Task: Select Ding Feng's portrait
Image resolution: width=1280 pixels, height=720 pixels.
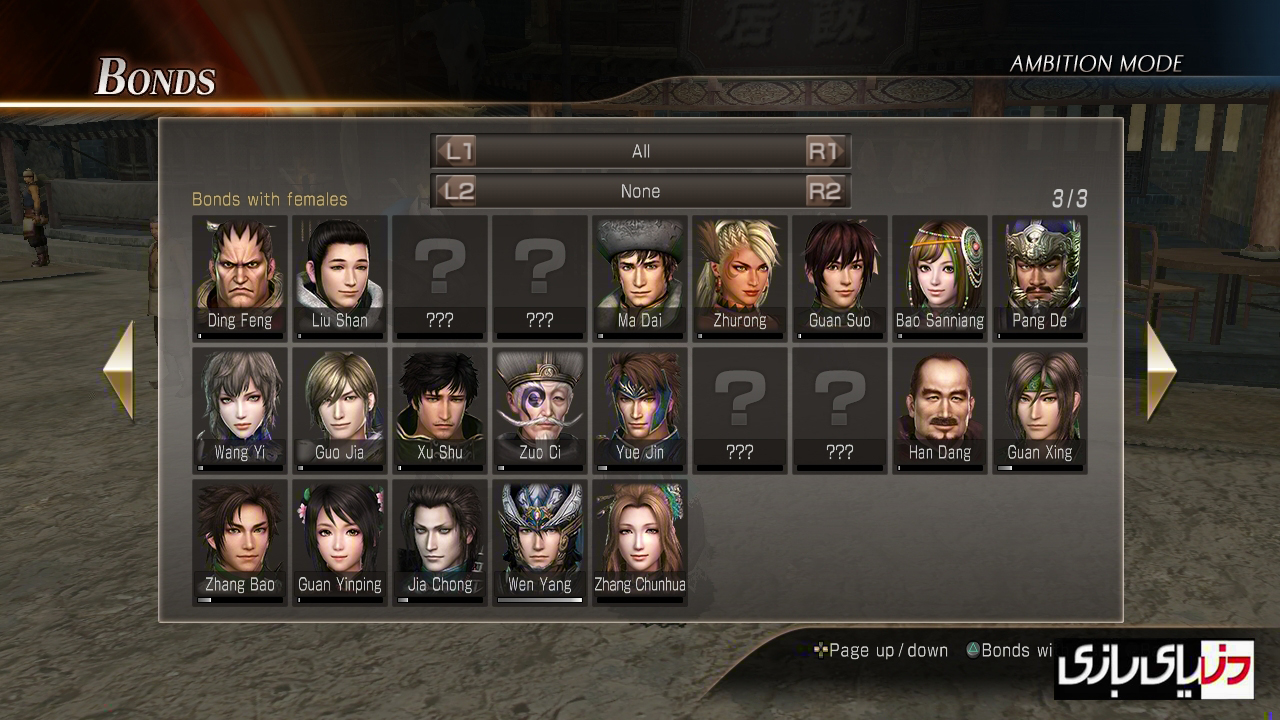Action: click(240, 278)
